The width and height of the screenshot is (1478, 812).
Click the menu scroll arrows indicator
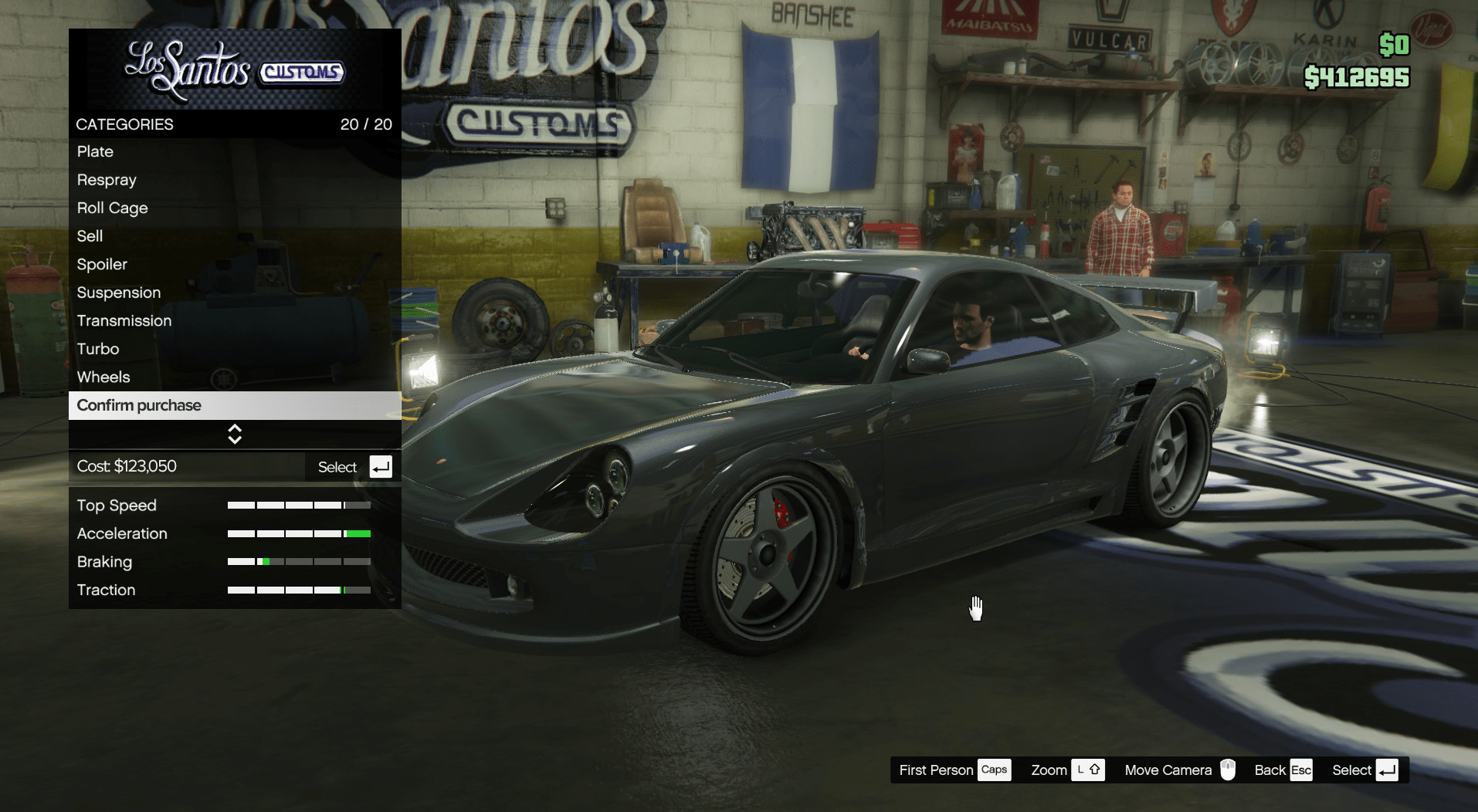click(235, 435)
